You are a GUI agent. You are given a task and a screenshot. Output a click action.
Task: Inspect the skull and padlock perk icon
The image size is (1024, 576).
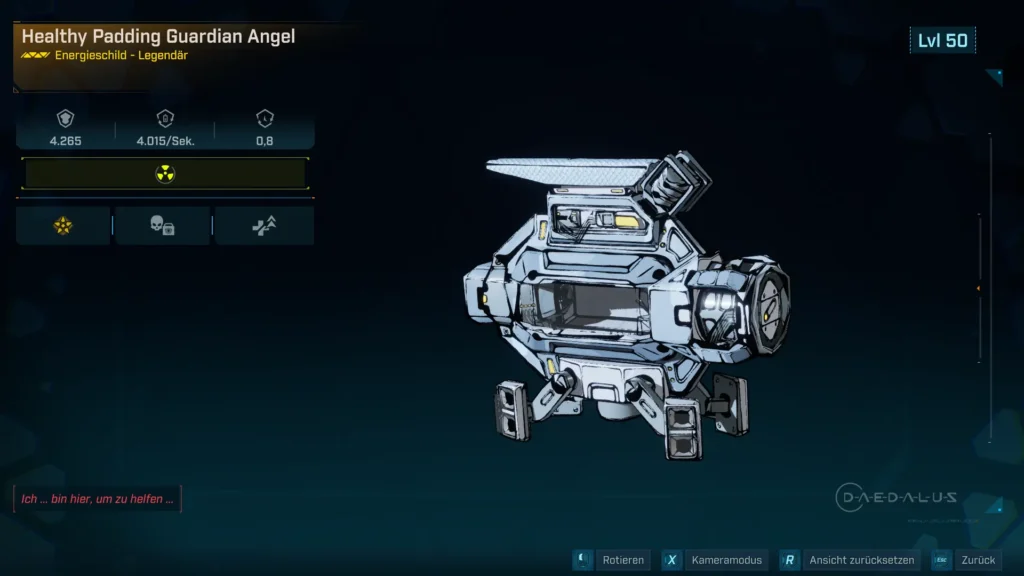pos(162,226)
